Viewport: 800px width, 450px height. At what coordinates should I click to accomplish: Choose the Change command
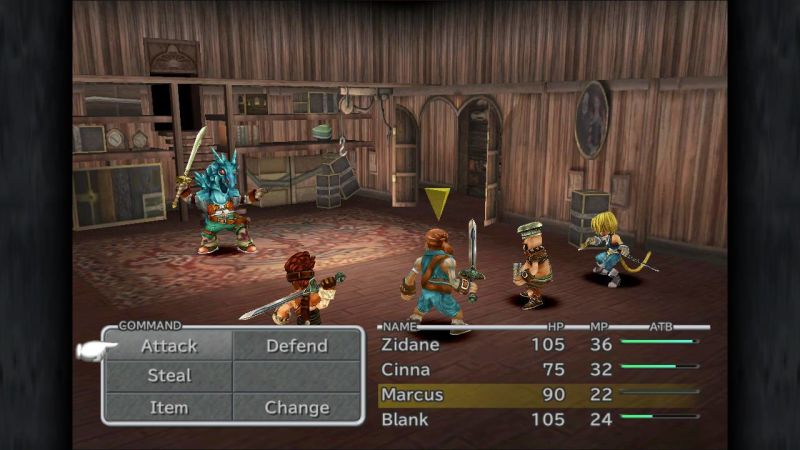click(x=296, y=407)
